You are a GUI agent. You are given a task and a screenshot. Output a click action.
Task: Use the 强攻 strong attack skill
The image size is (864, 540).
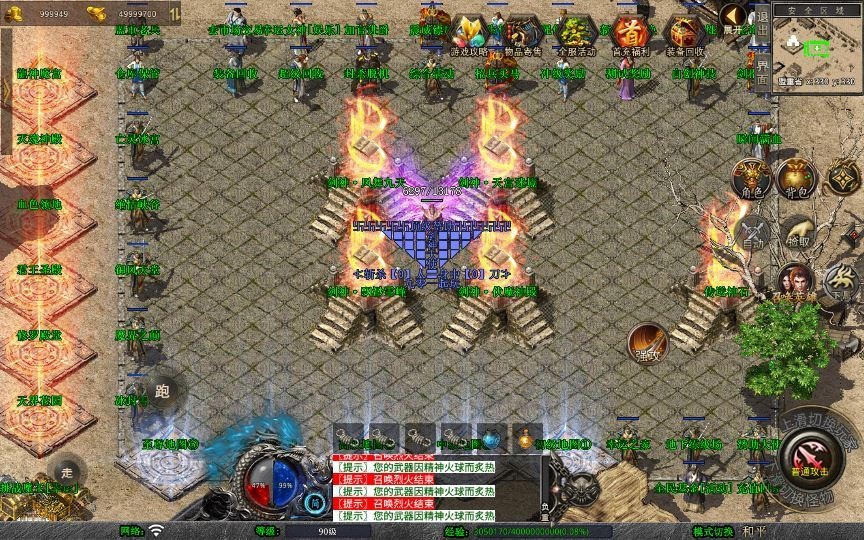647,343
